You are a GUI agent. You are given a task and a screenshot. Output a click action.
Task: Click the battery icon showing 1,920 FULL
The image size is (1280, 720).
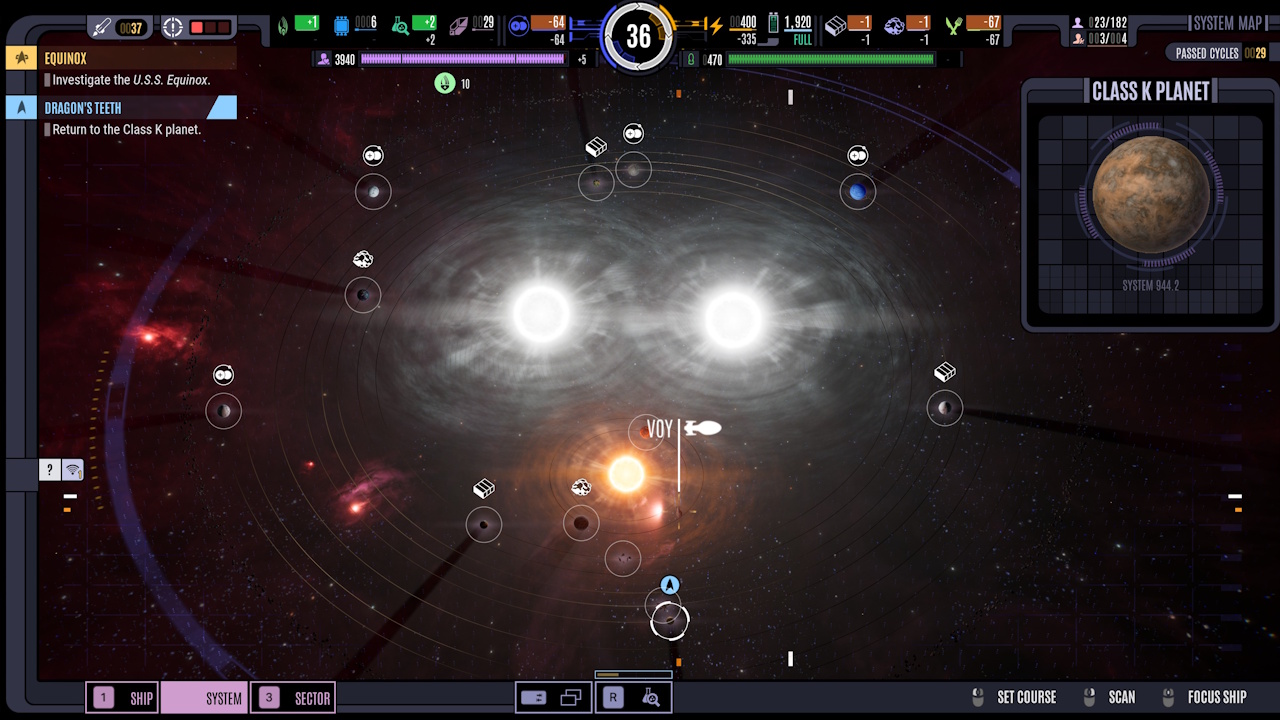coord(772,22)
